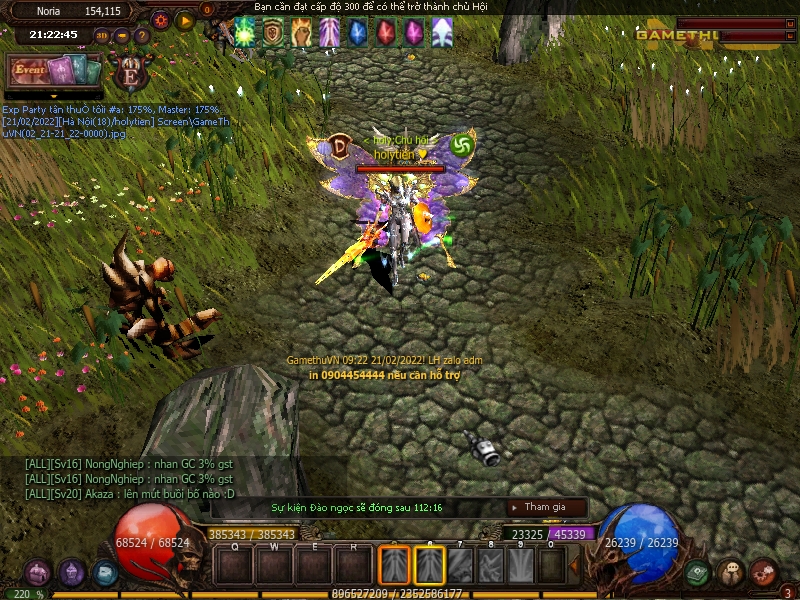Select the green burst buff icon

[245, 33]
